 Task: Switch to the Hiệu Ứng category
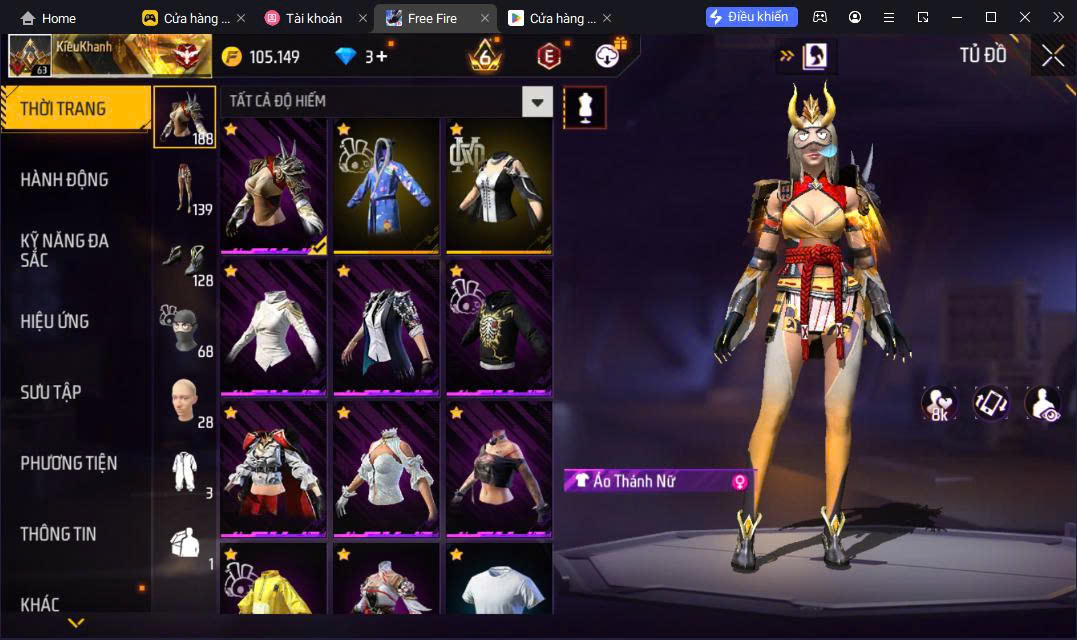[x=55, y=322]
